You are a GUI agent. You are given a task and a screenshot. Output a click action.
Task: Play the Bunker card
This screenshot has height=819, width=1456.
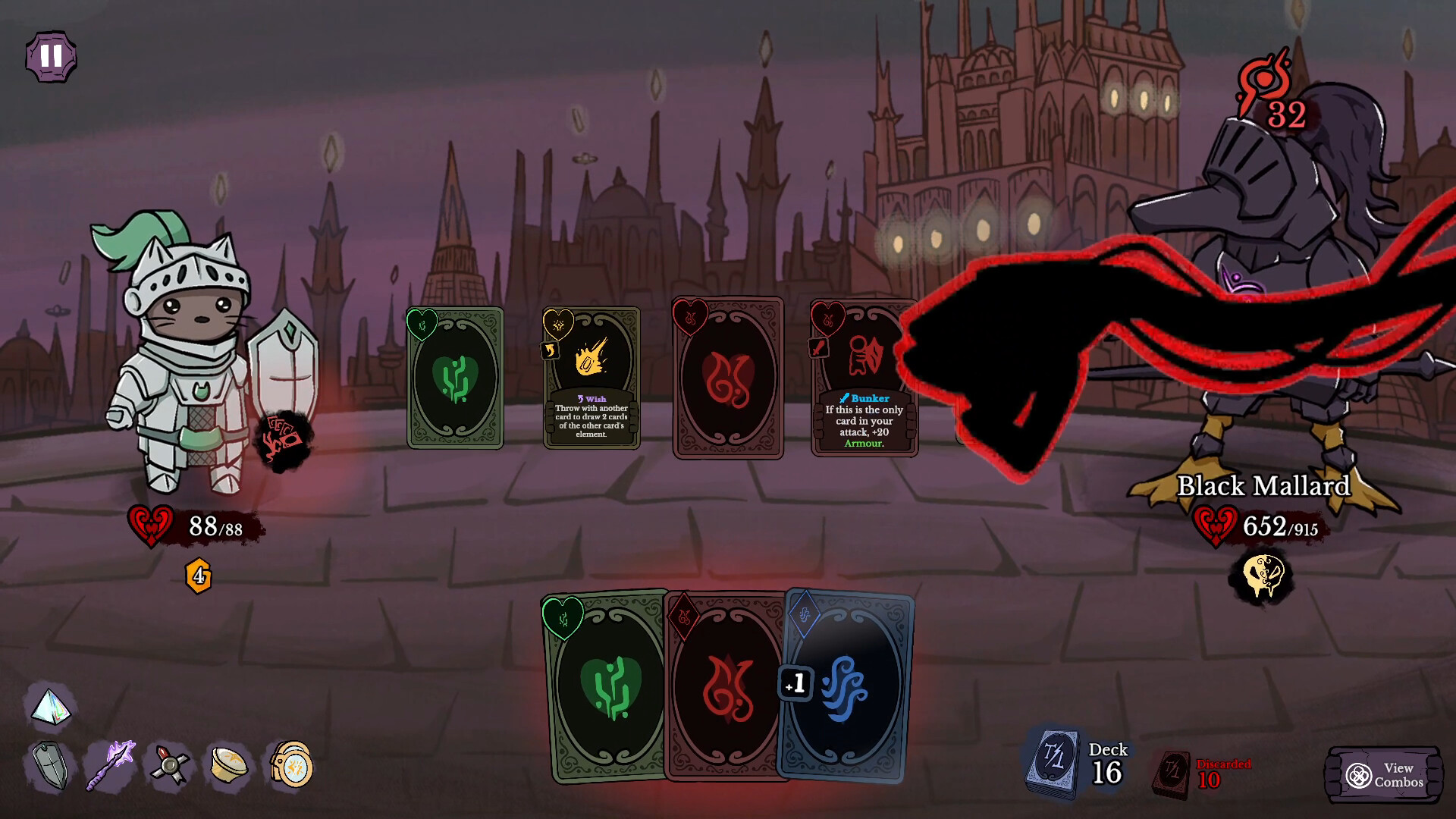[x=864, y=379]
